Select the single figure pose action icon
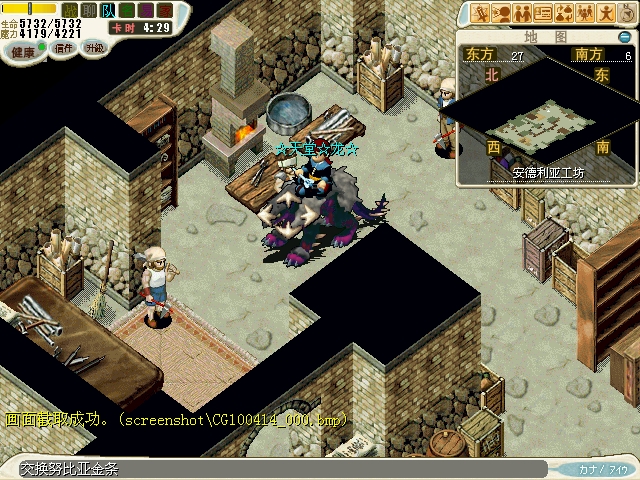Viewport: 640px width, 480px height. [605, 13]
